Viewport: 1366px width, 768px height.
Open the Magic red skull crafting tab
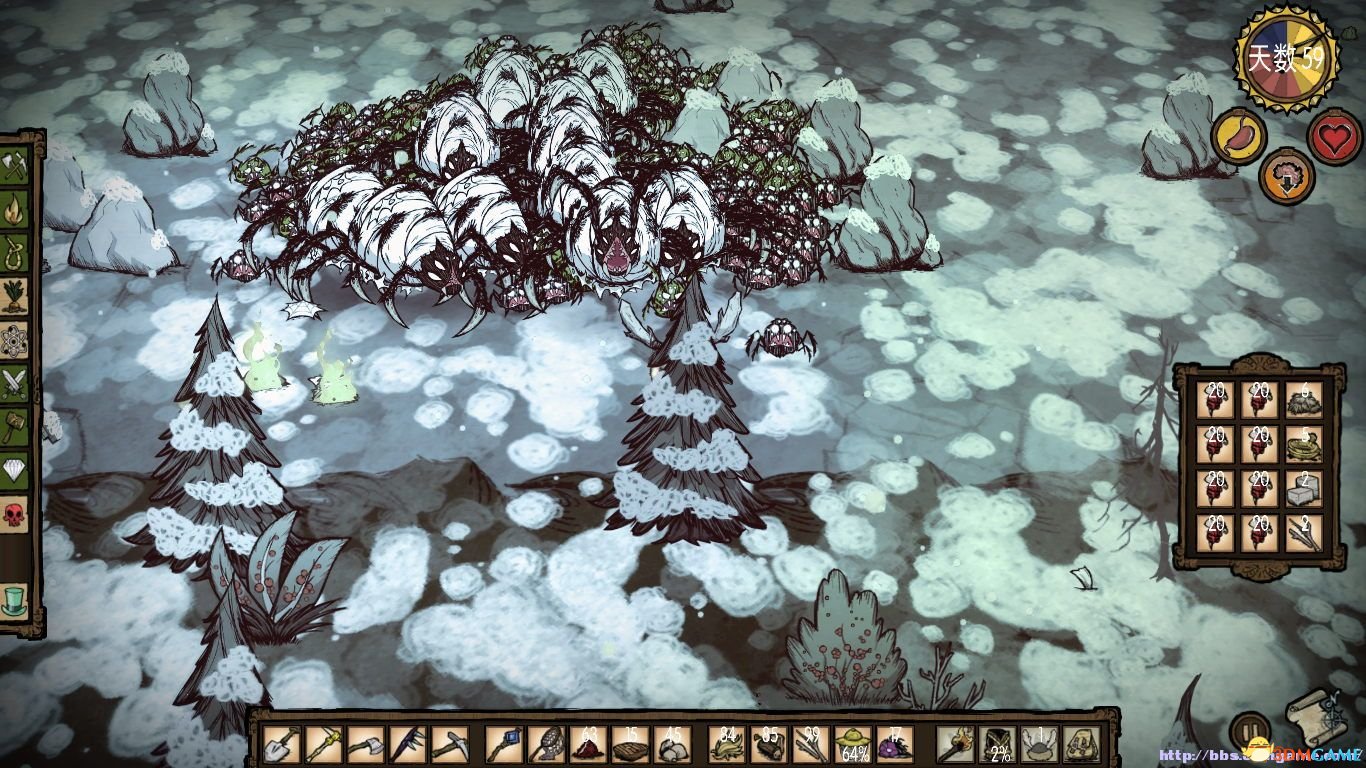point(15,515)
